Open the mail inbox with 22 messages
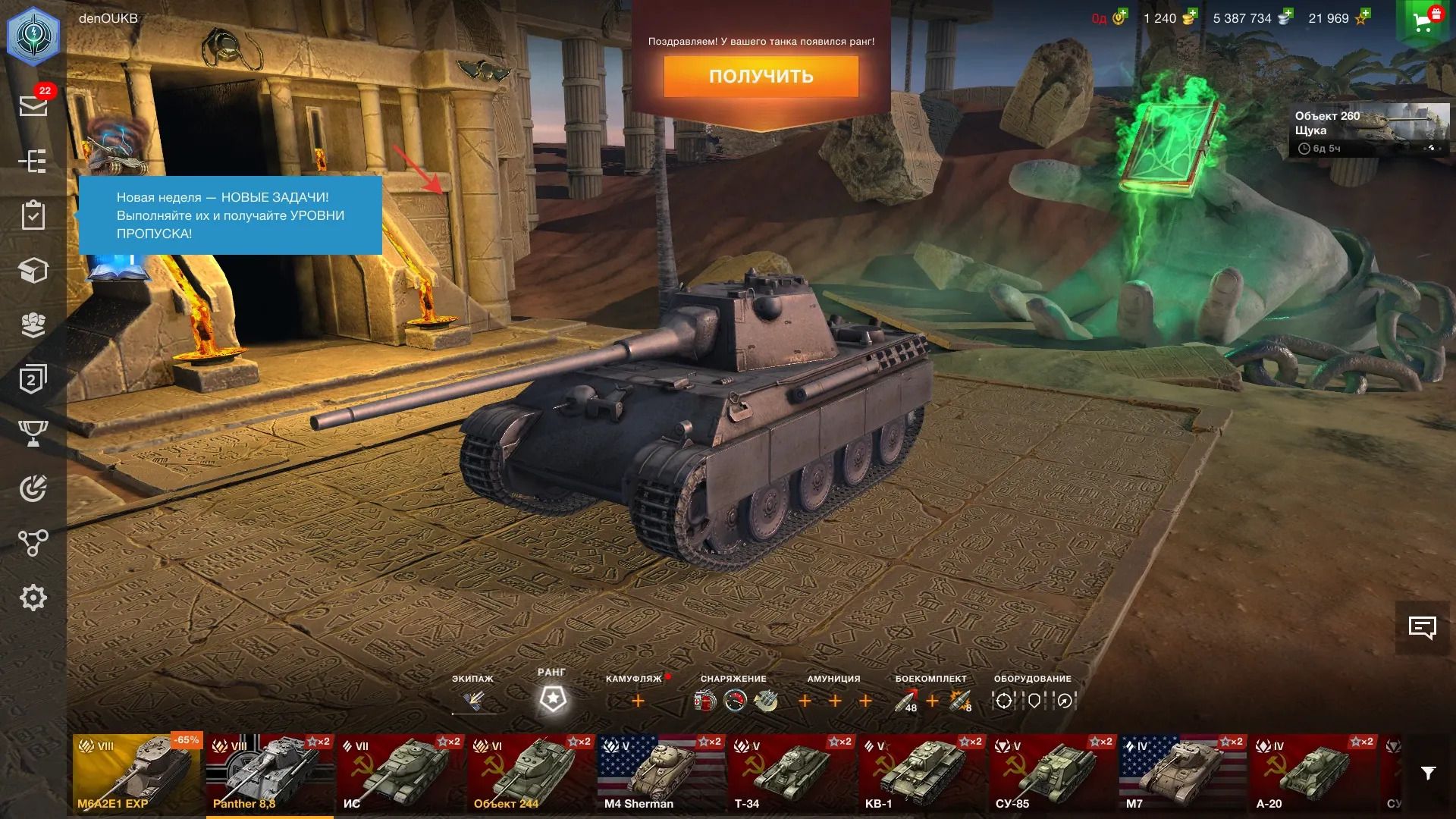The height and width of the screenshot is (819, 1456). [33, 105]
